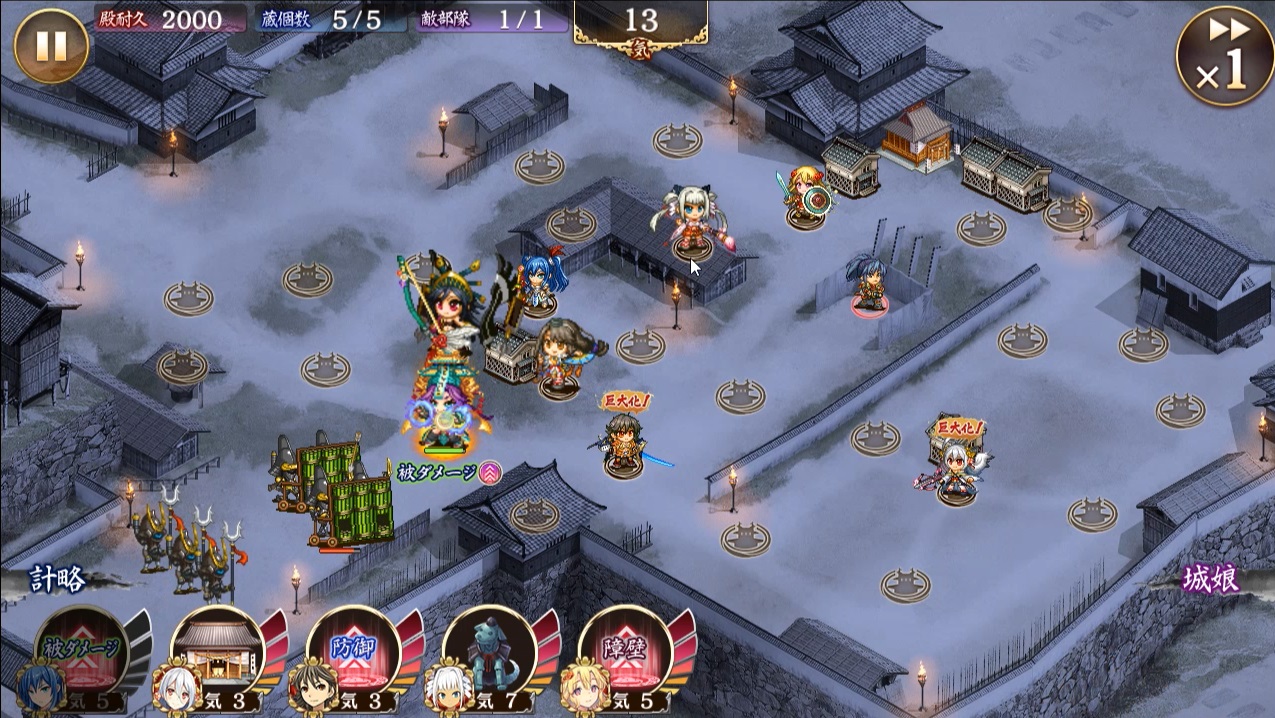Toggle the ×1 battle speed button
This screenshot has height=718, width=1275.
[x=1224, y=57]
